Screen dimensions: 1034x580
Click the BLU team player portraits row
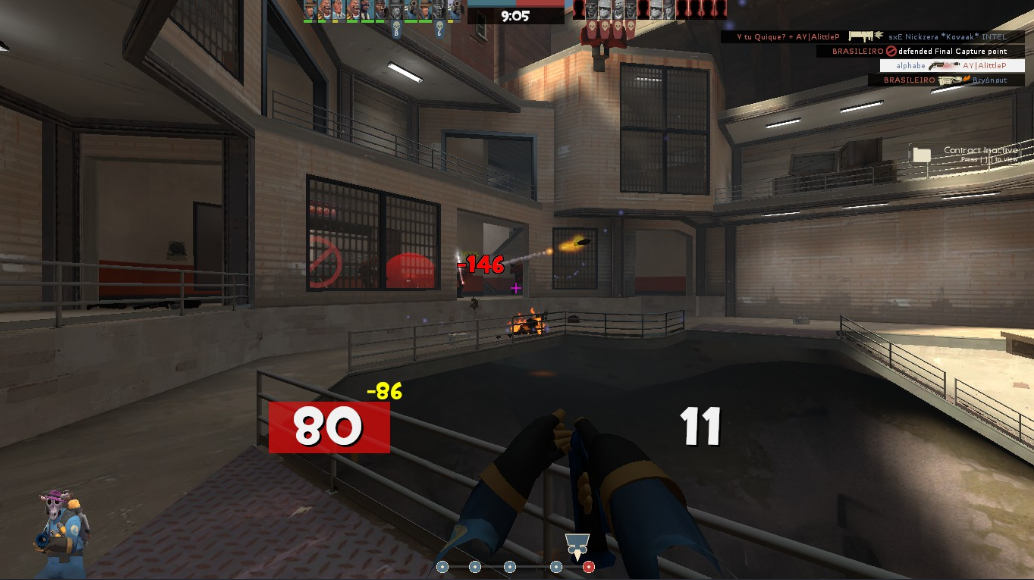(382, 11)
